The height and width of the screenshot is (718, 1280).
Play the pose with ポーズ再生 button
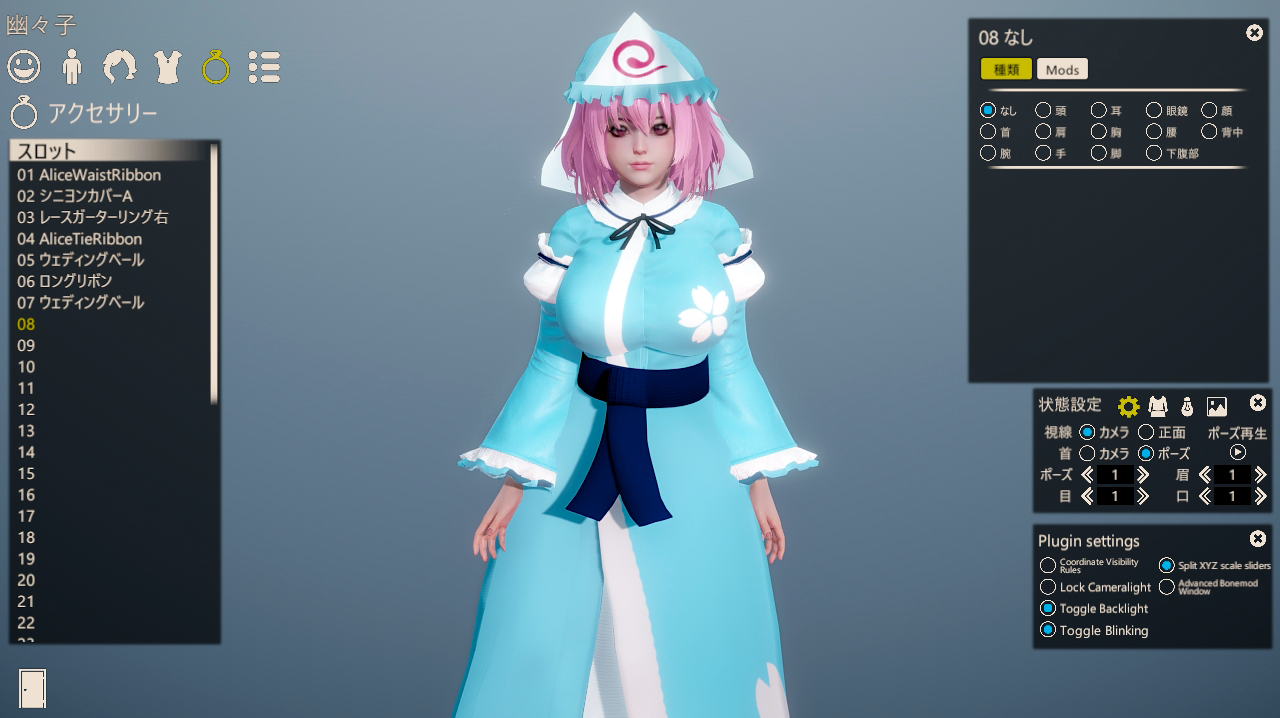1238,452
